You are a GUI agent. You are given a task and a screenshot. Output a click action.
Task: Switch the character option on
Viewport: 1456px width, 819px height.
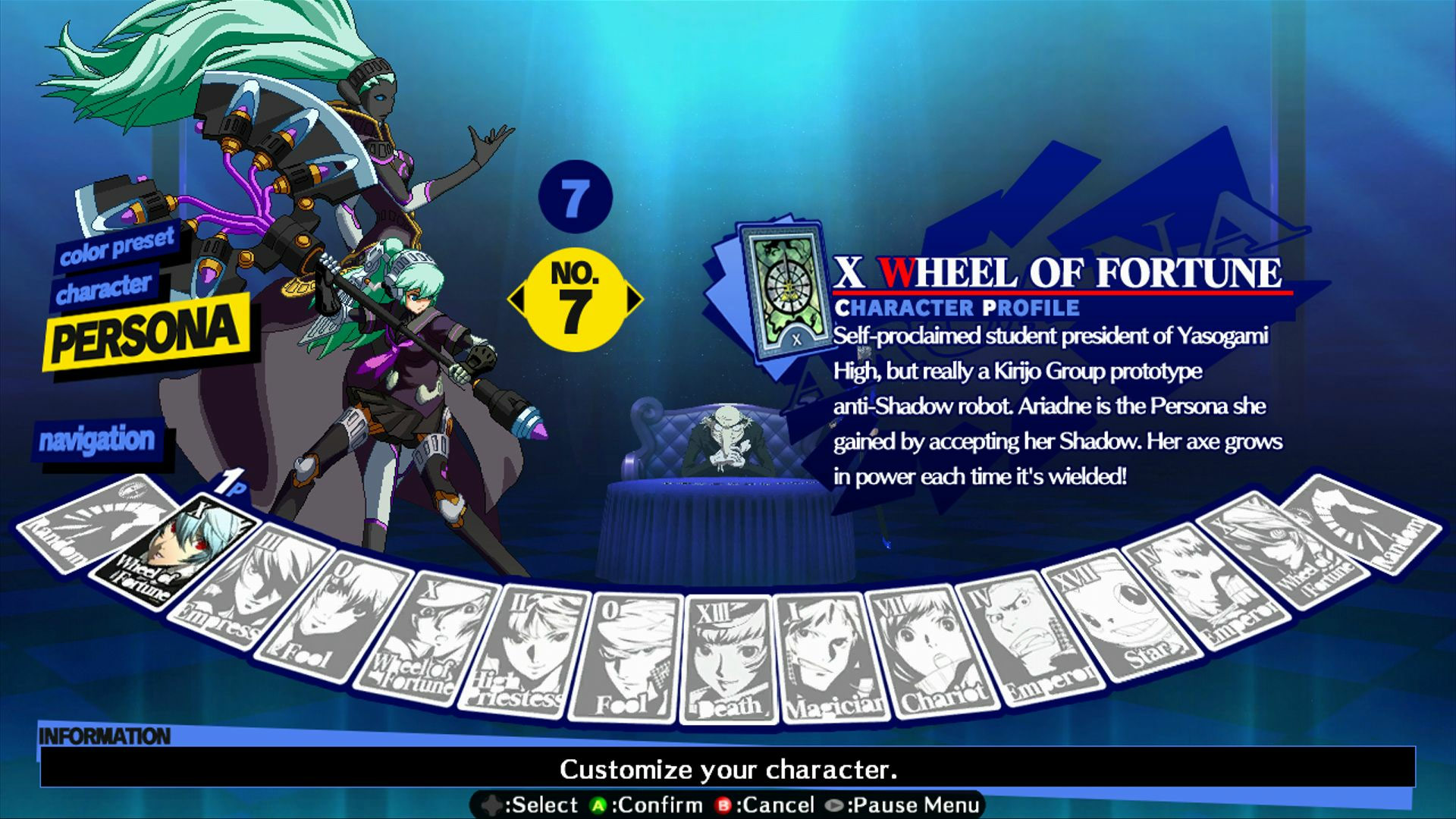coord(104,288)
